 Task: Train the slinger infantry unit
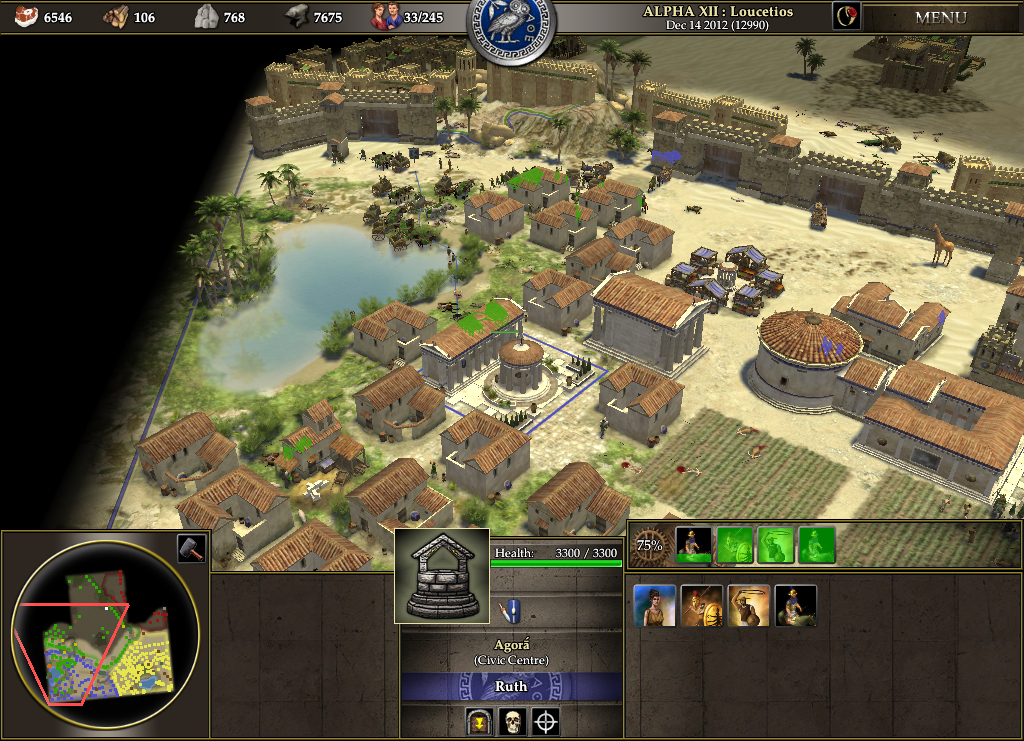pos(749,606)
